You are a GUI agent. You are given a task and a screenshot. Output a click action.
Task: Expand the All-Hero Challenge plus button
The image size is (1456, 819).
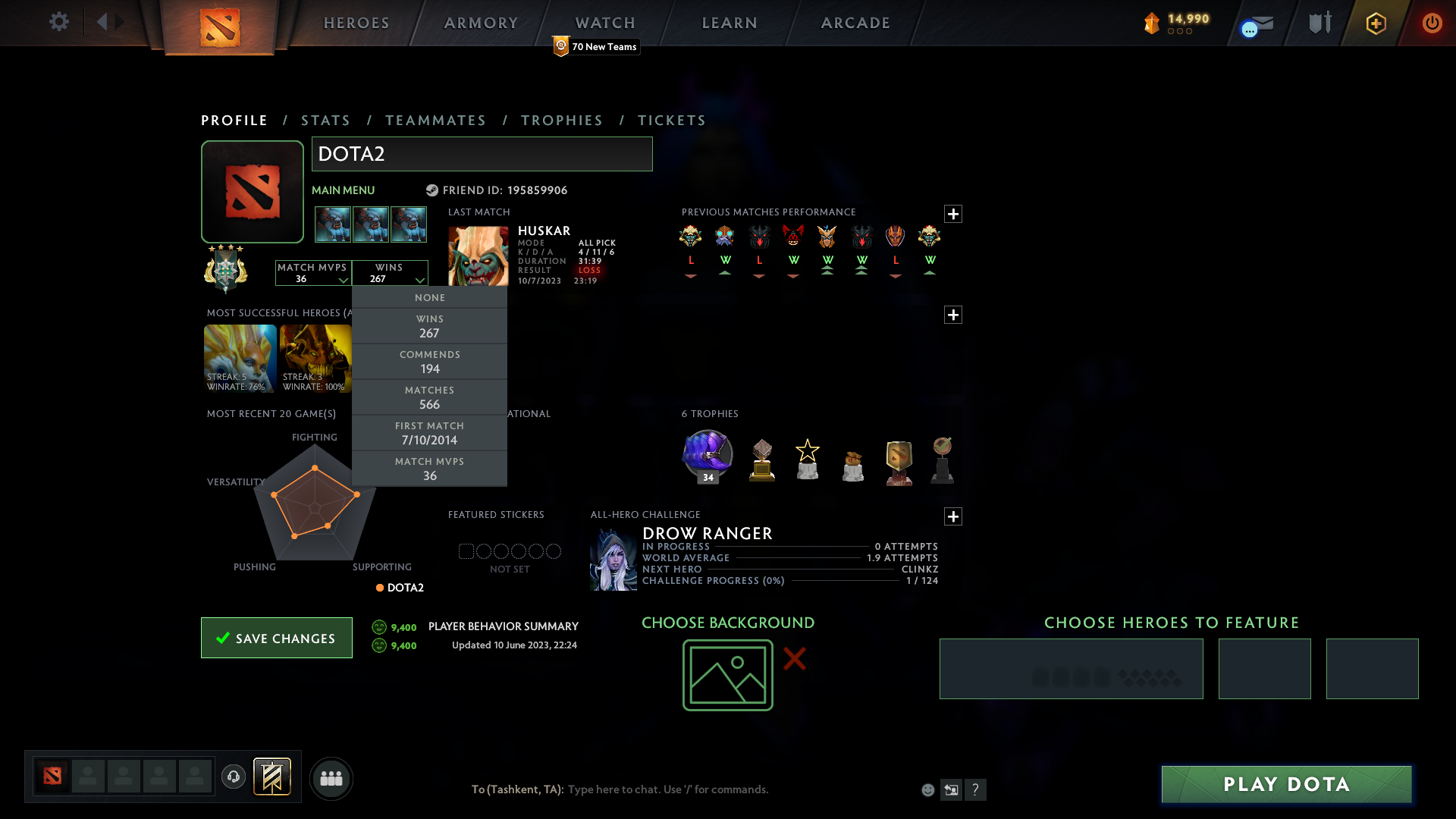pyautogui.click(x=953, y=516)
